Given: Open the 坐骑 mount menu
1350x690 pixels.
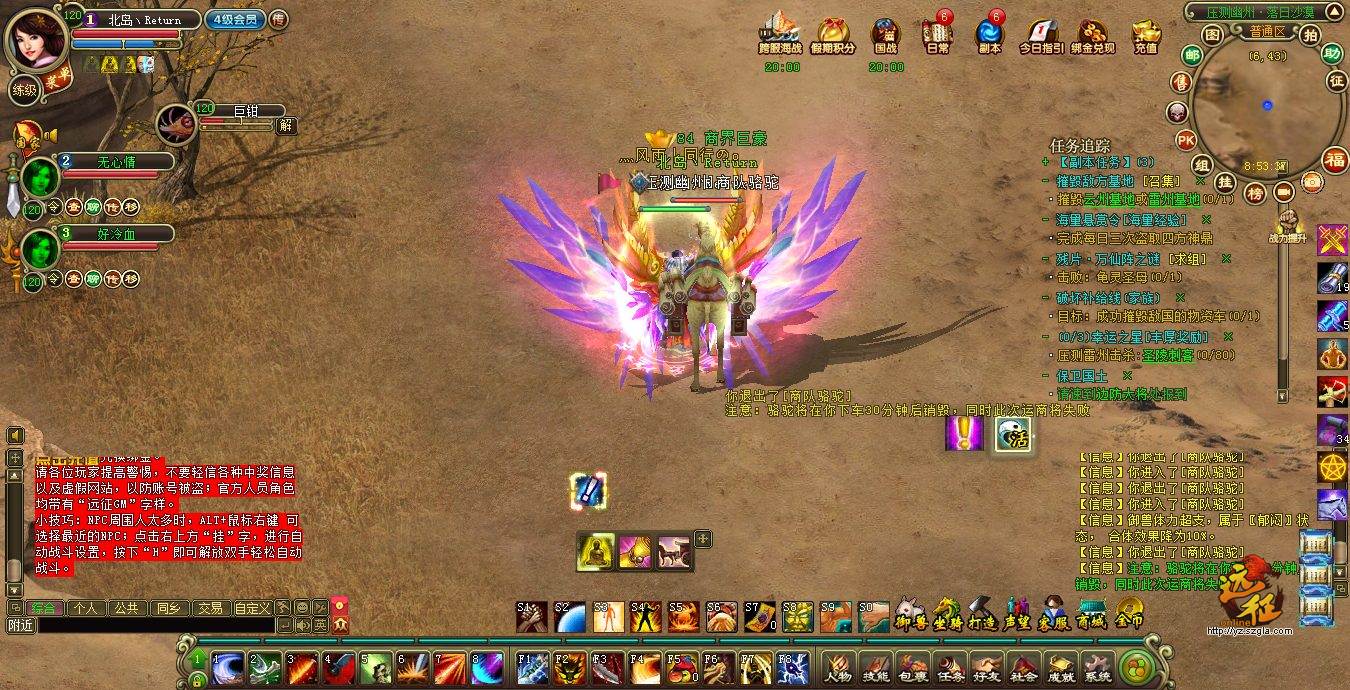Looking at the screenshot, I should coord(945,612).
